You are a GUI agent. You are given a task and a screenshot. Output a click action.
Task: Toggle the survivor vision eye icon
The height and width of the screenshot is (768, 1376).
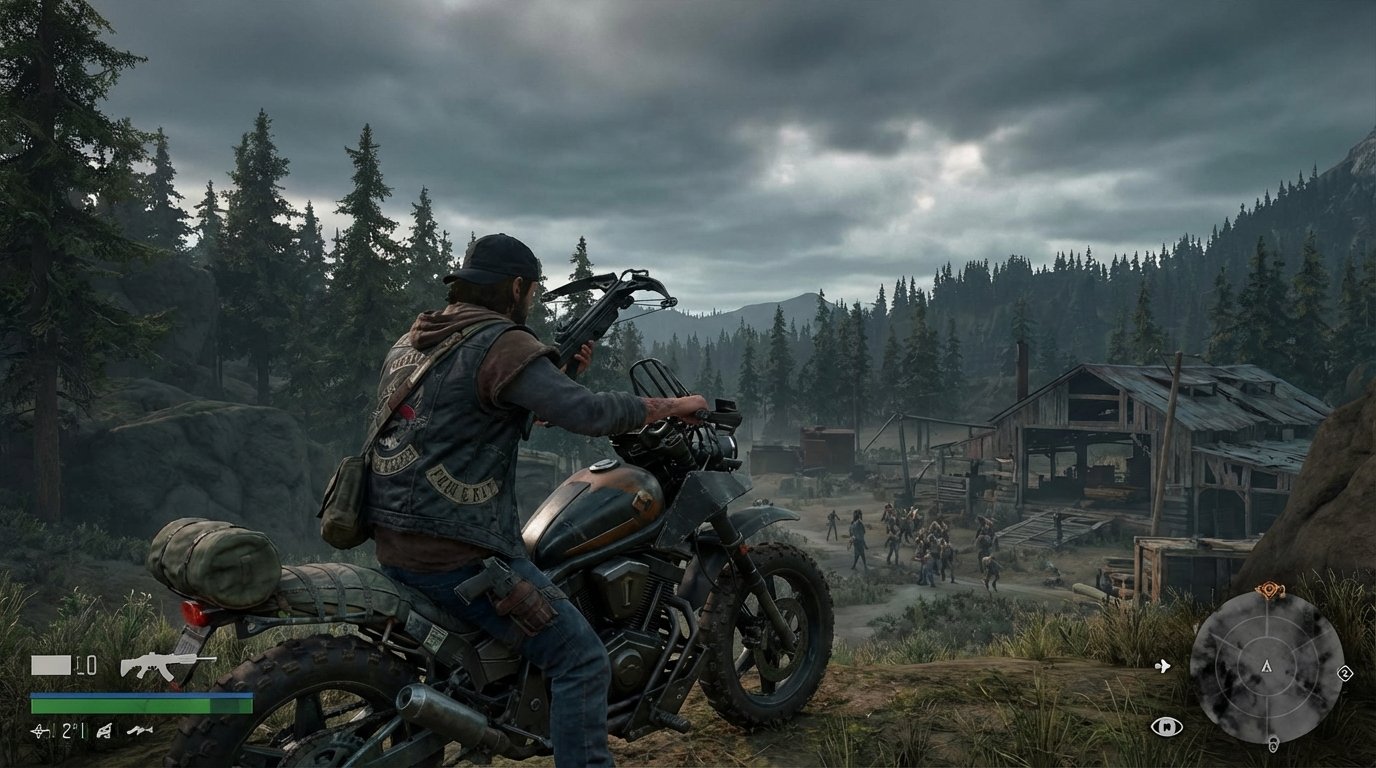coord(1167,725)
